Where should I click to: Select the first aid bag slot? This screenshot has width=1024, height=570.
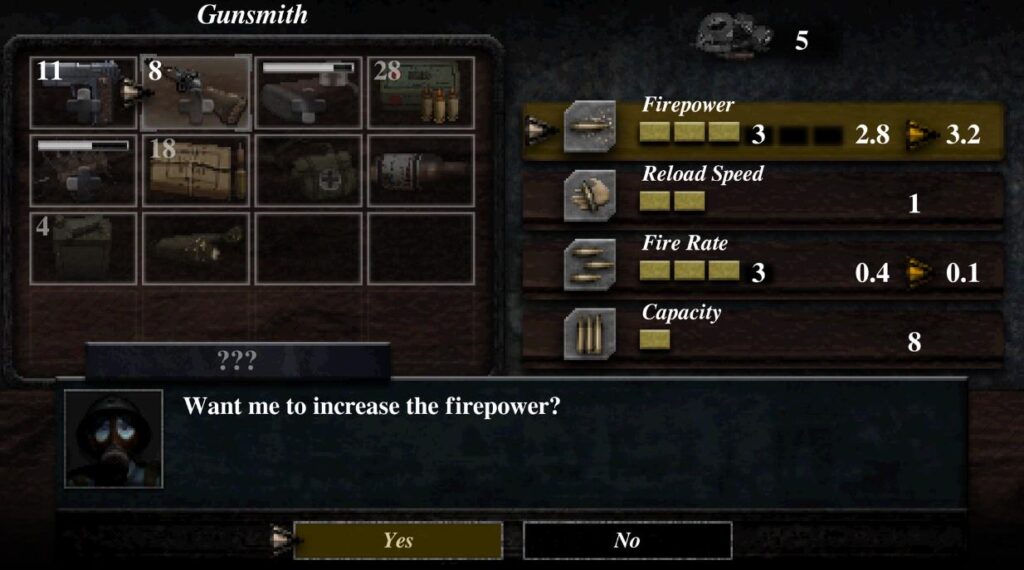pyautogui.click(x=308, y=170)
